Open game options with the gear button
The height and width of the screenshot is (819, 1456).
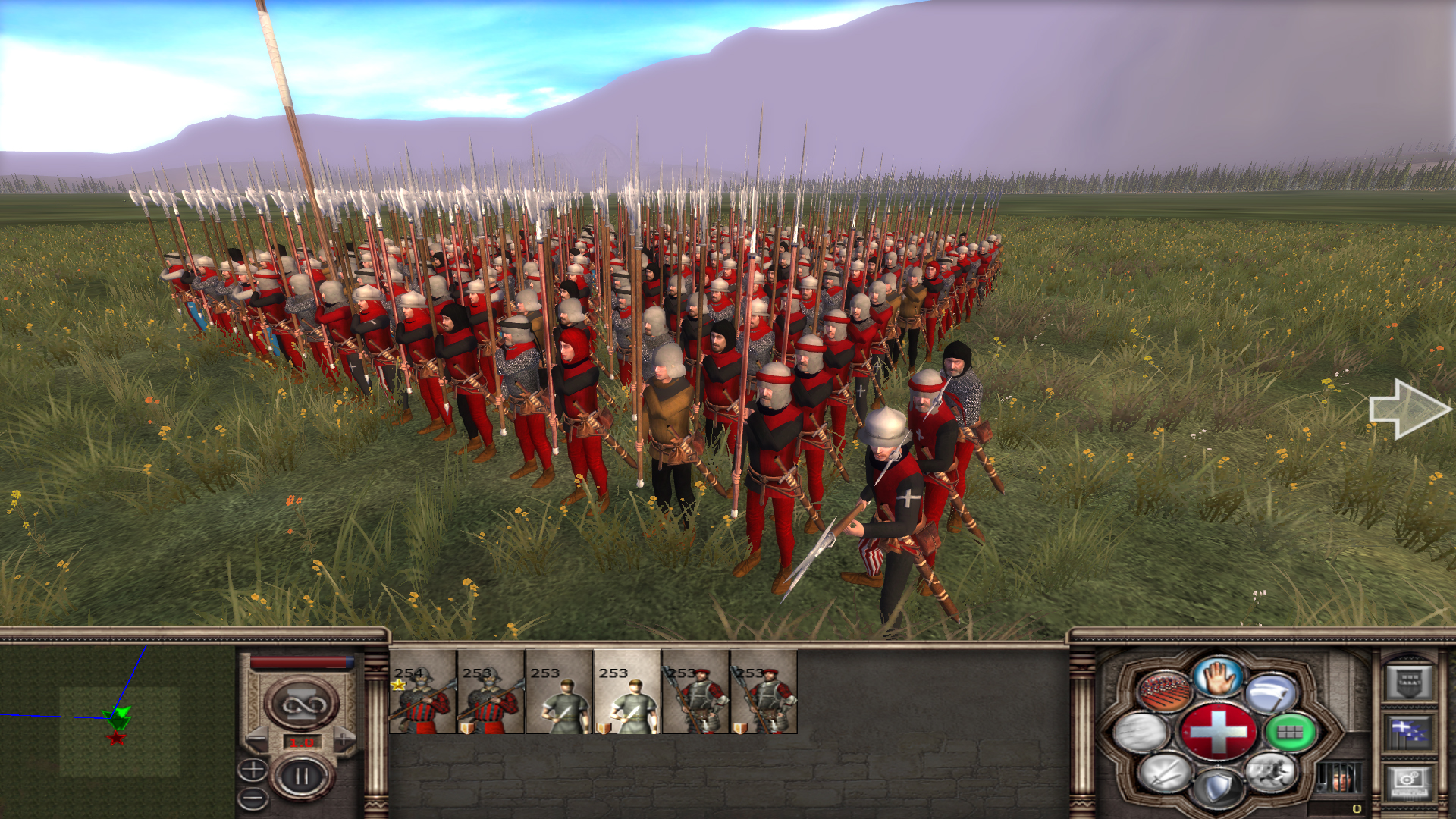1409,781
